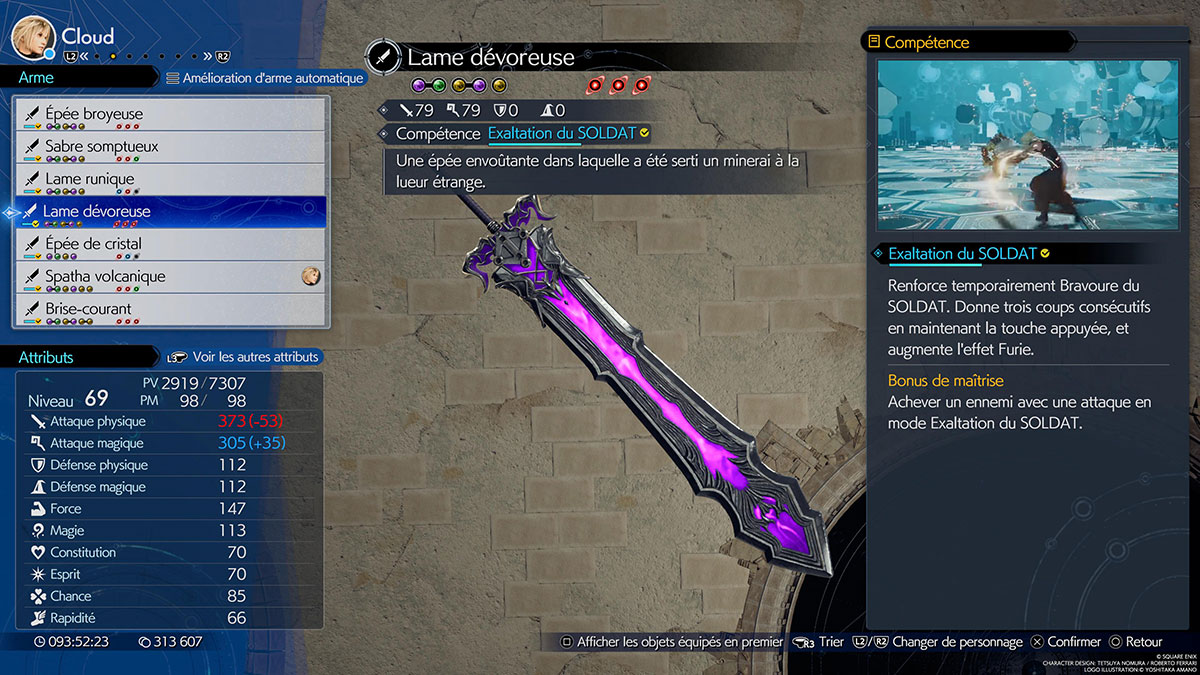
Task: Select Épée broyeuse from weapon list
Action: 170,114
